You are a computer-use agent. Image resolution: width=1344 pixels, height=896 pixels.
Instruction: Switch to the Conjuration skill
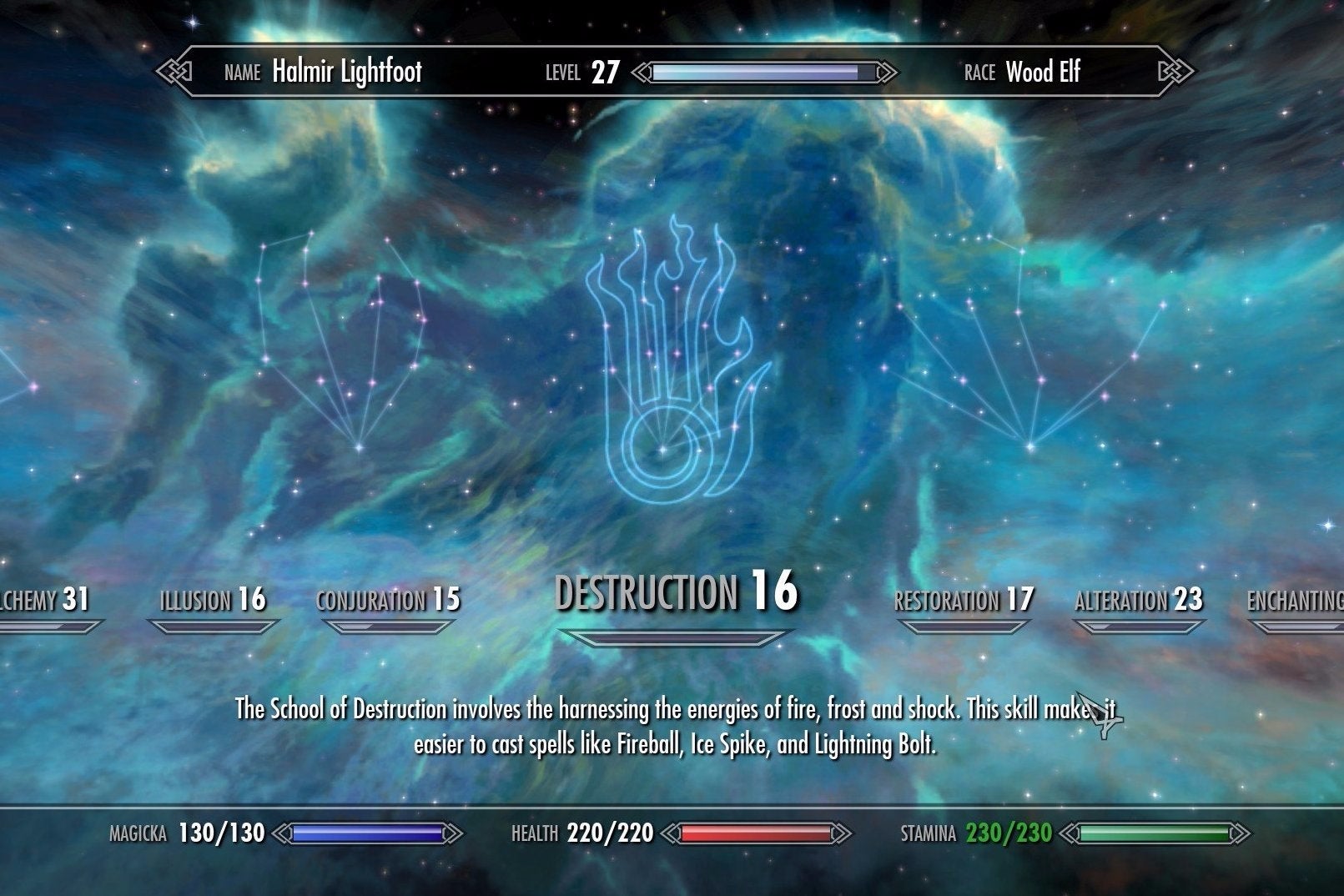pos(388,600)
